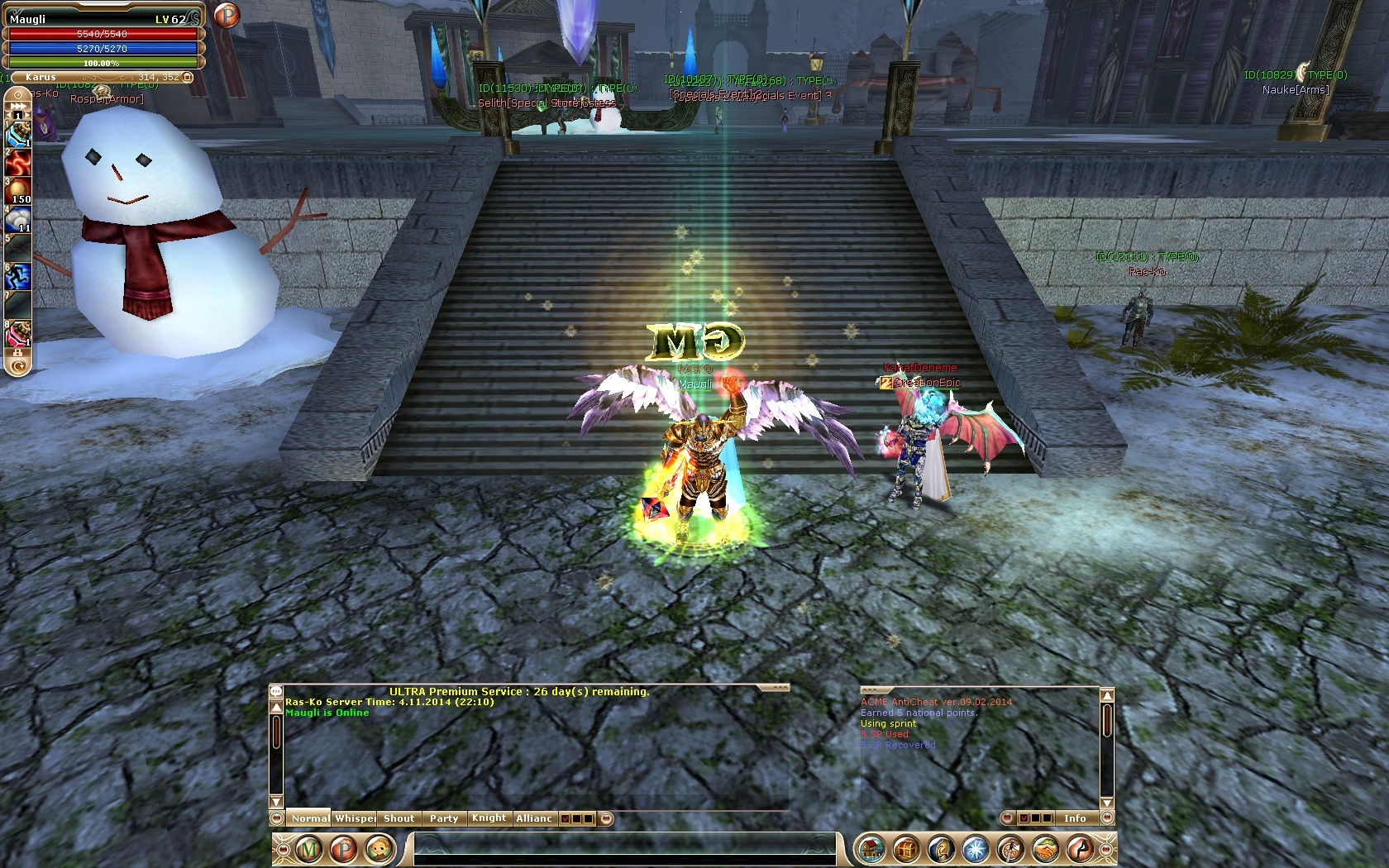
Task: Open the character face icon
Action: [x=379, y=849]
